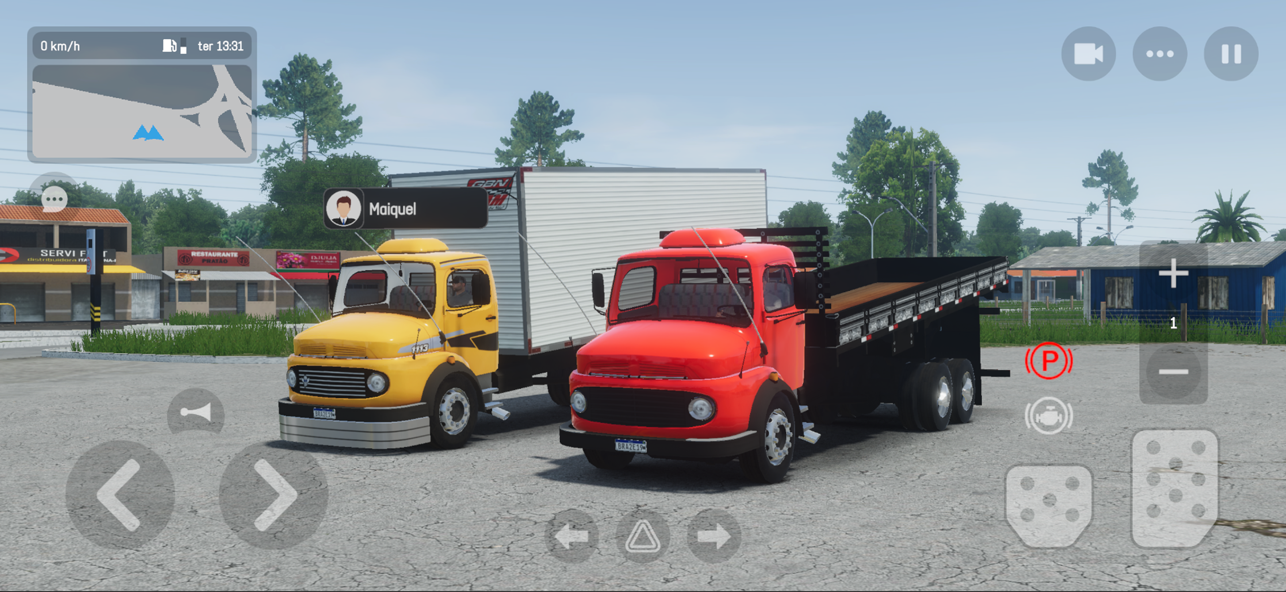
Task: Shift up with the plus button
Action: coord(1173,273)
